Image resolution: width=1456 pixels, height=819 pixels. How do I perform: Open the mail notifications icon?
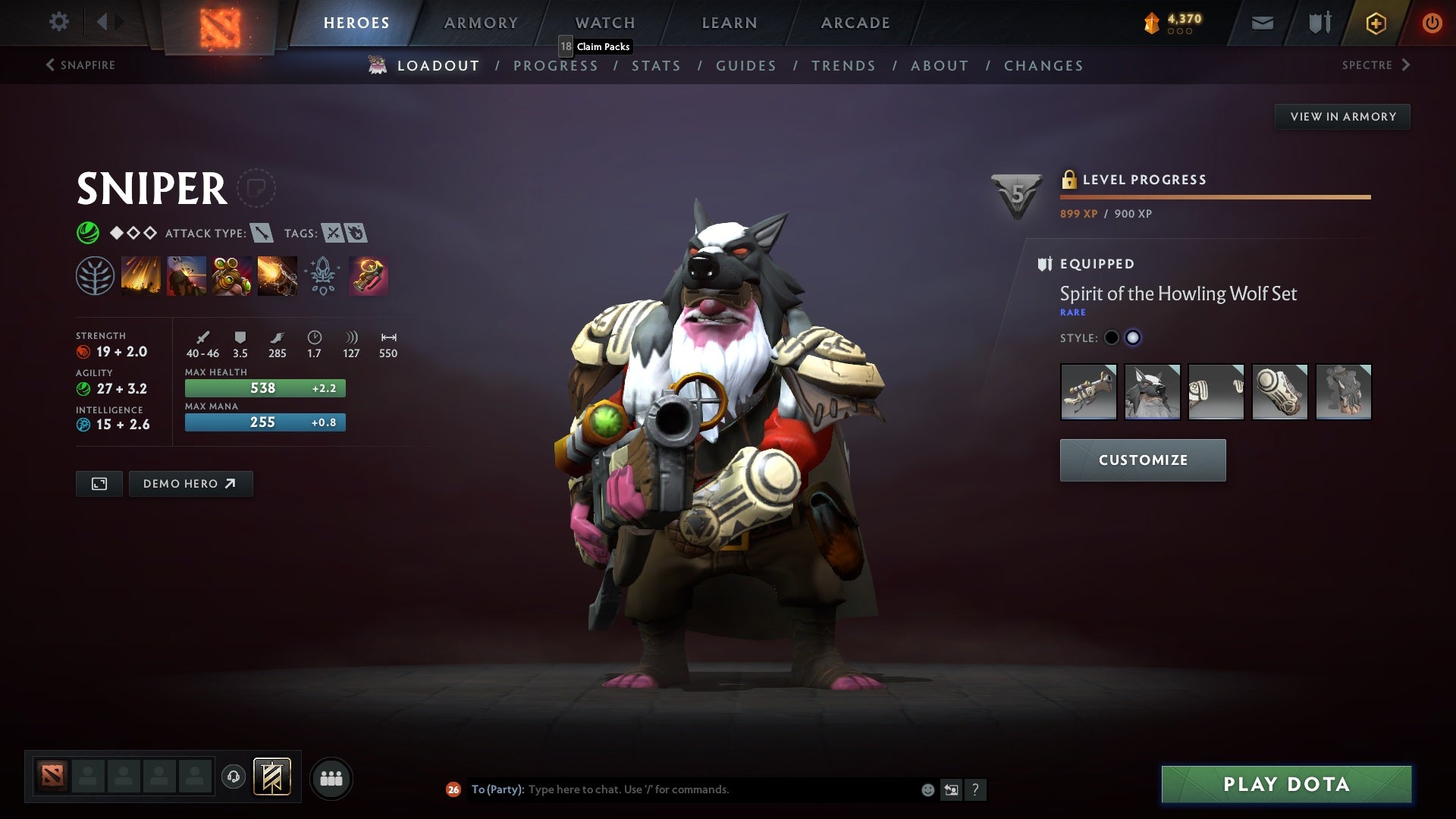(x=1263, y=22)
